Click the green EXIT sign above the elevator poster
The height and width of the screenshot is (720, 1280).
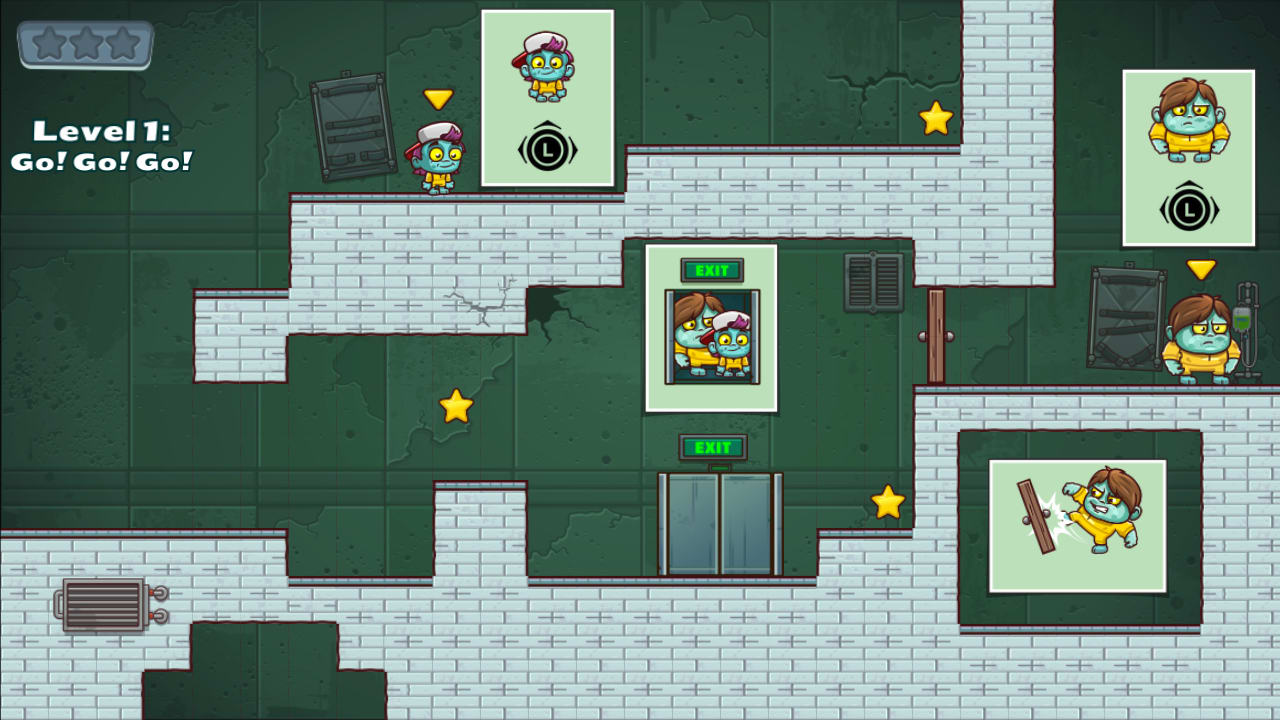tap(711, 270)
